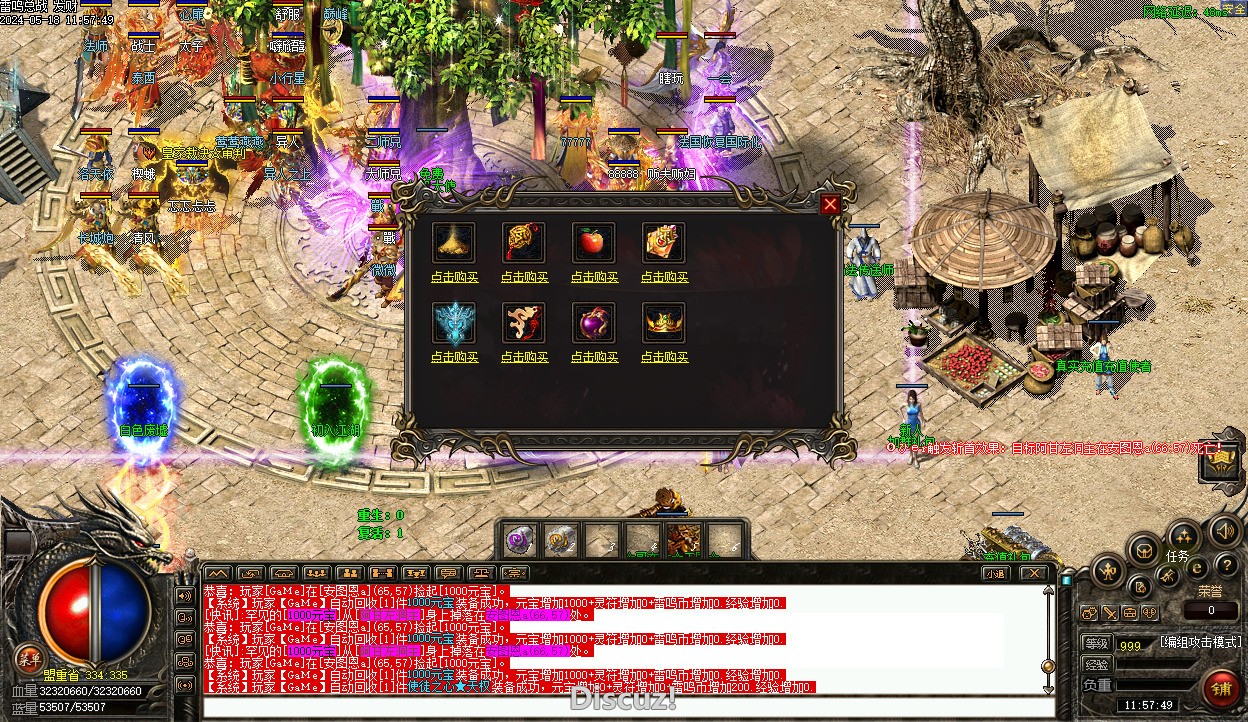Viewport: 1248px width, 722px height.
Task: Select the blue crystal crest shop item
Action: (454, 323)
